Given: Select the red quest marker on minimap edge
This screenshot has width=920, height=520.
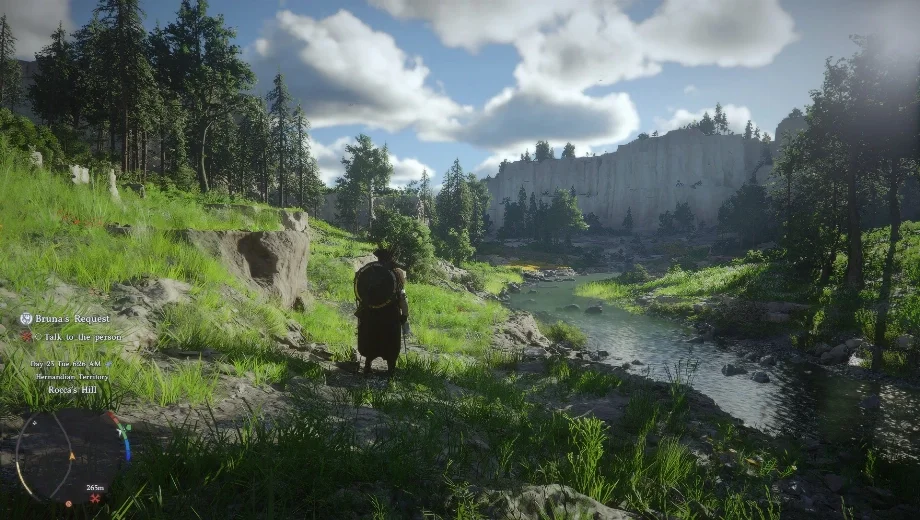Looking at the screenshot, I should (x=95, y=498).
